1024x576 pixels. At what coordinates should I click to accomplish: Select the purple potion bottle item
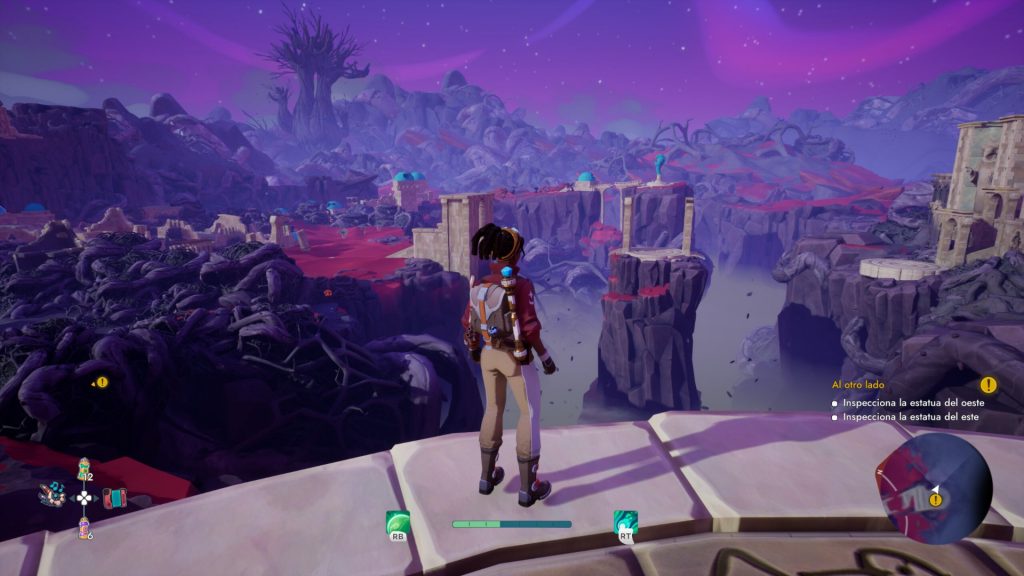[x=84, y=526]
